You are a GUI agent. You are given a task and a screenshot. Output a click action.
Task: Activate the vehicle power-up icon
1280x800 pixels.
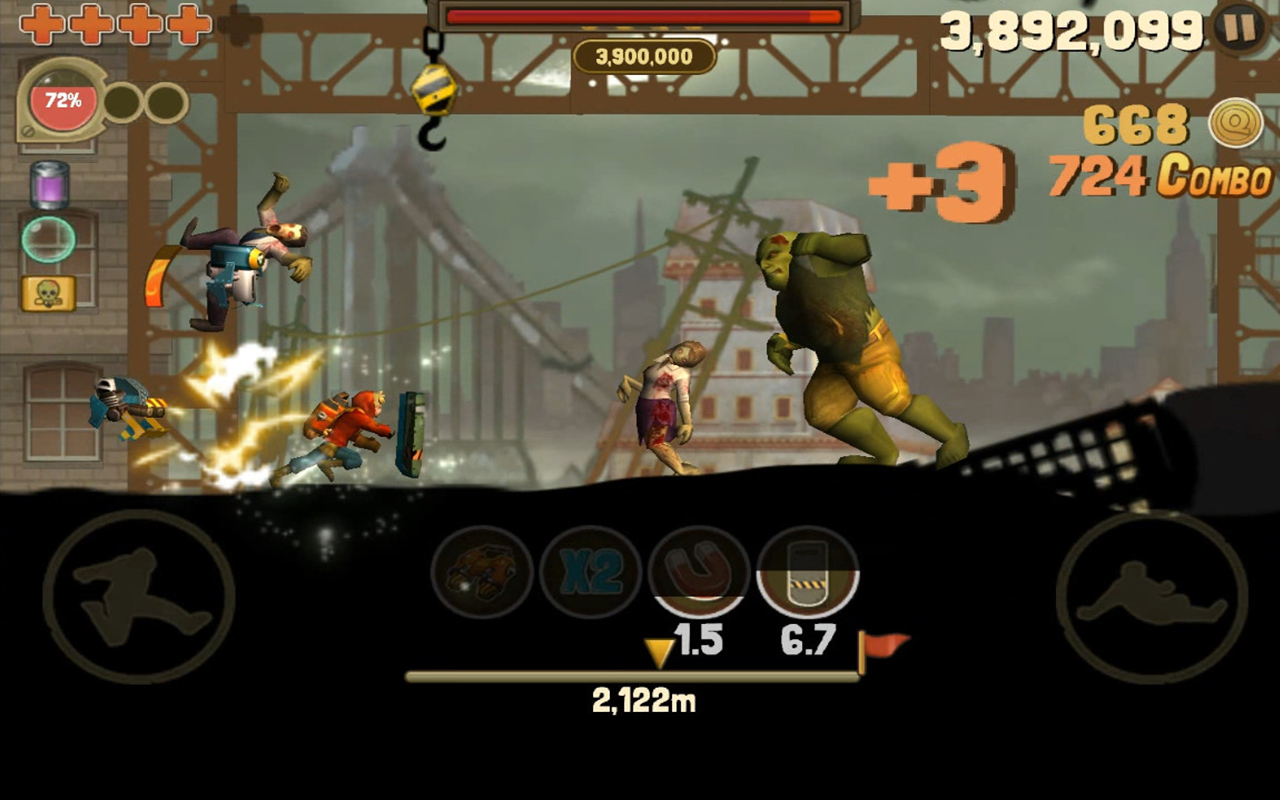(x=482, y=573)
